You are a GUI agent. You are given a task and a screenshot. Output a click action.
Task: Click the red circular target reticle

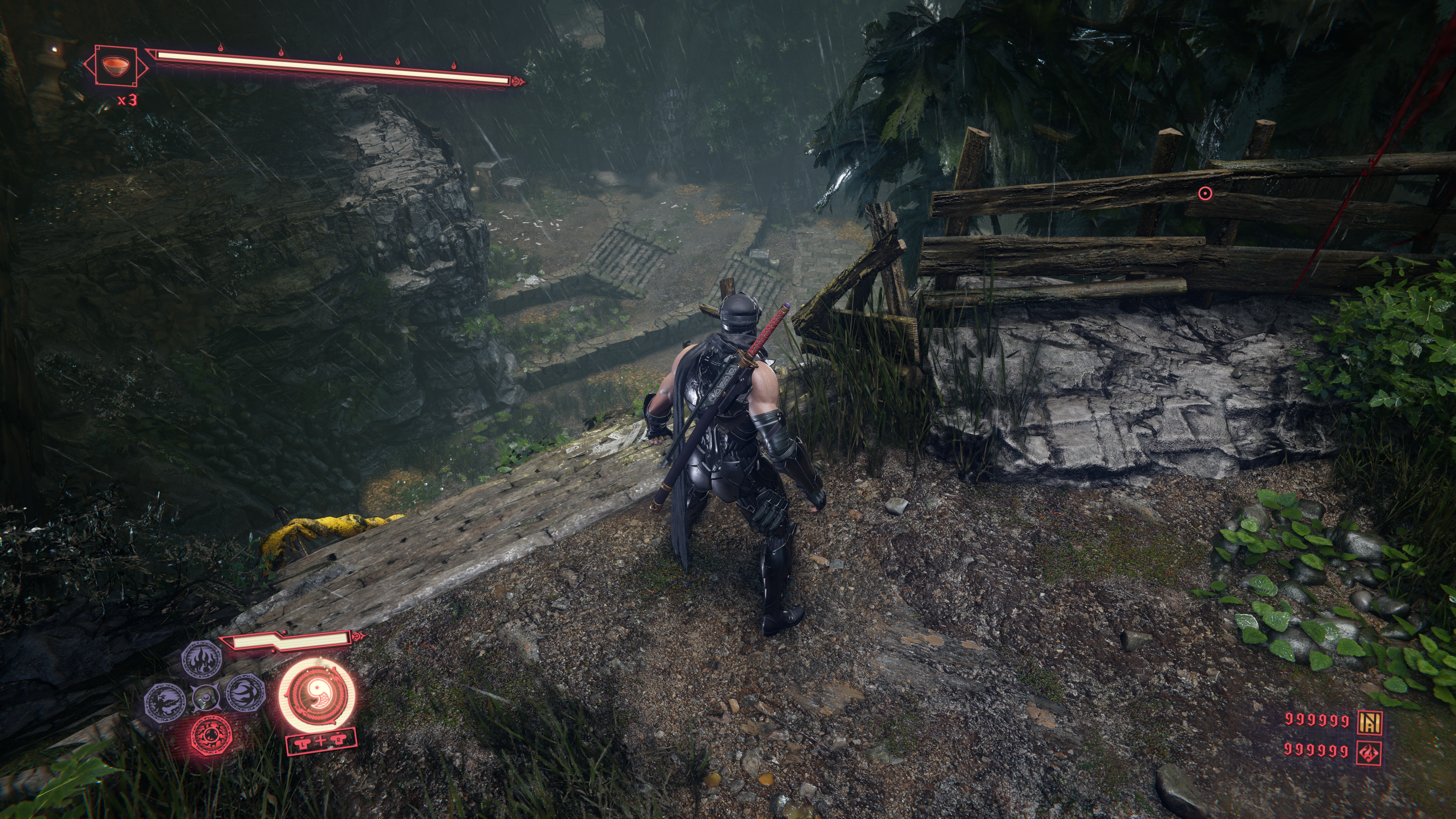pyautogui.click(x=1205, y=194)
